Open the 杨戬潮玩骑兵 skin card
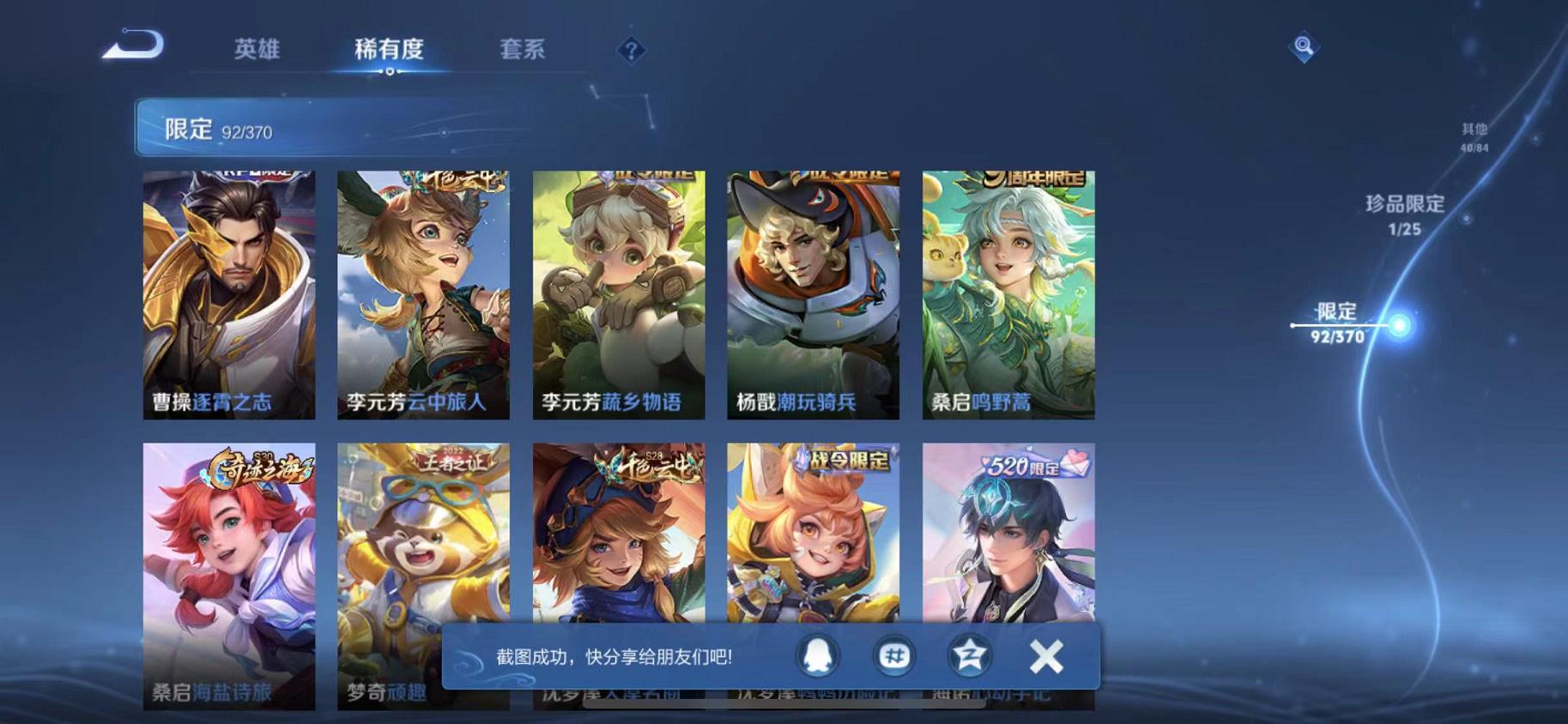This screenshot has width=1568, height=724. (x=814, y=292)
